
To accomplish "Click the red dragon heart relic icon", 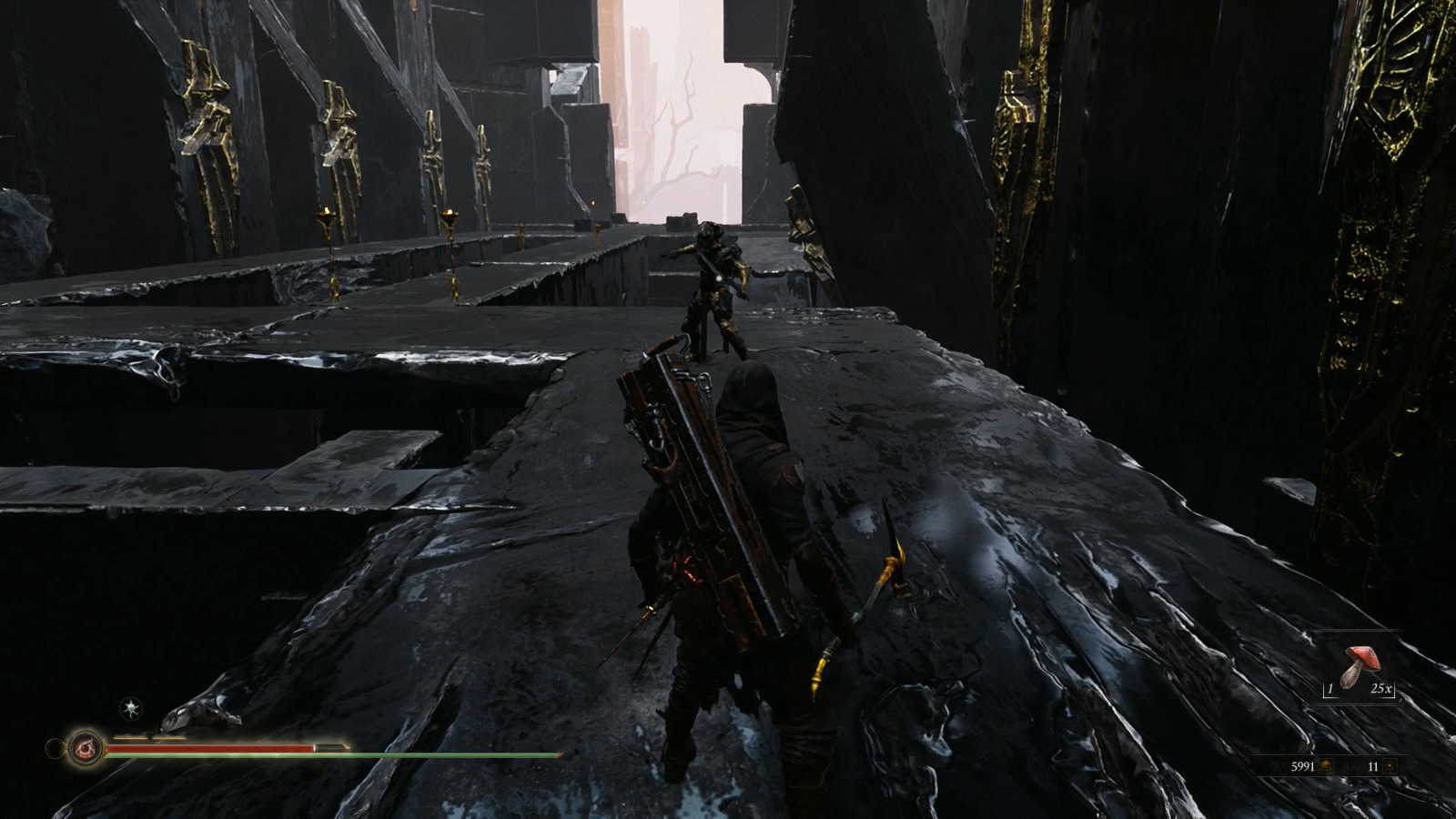I will pos(84,747).
